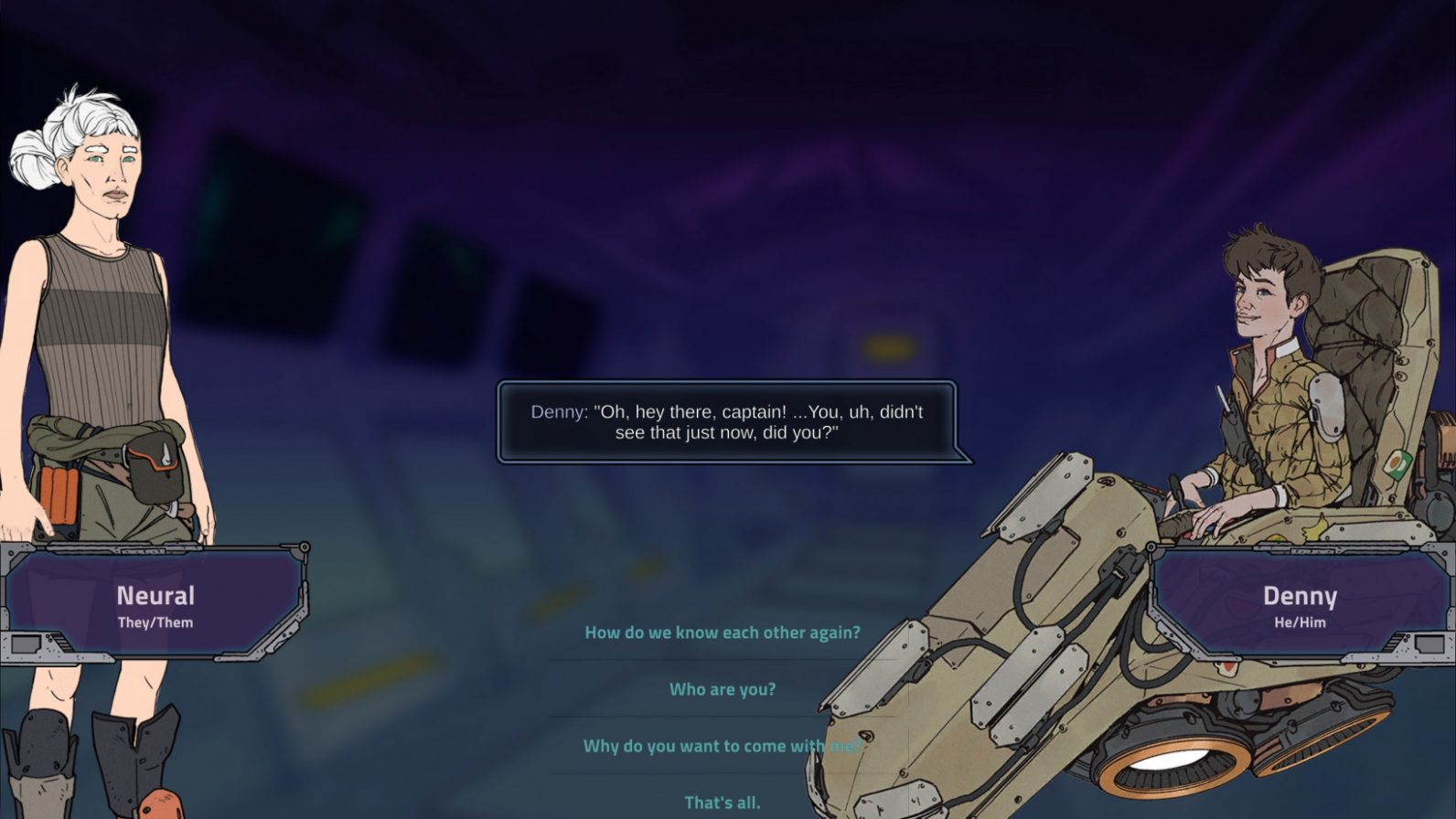Select Neural's character portrait
Screen dimensions: 1456x819
pyautogui.click(x=101, y=274)
